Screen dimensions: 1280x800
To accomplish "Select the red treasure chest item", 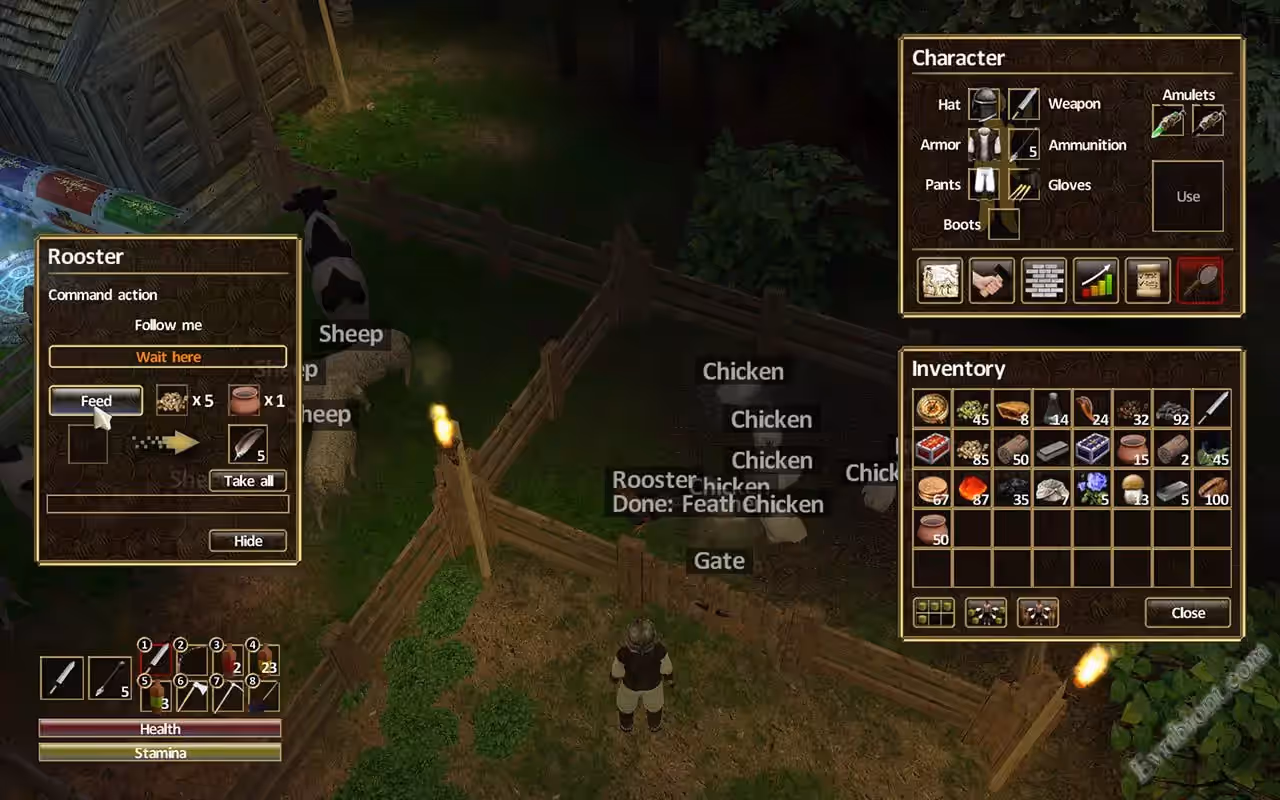I will [x=932, y=449].
